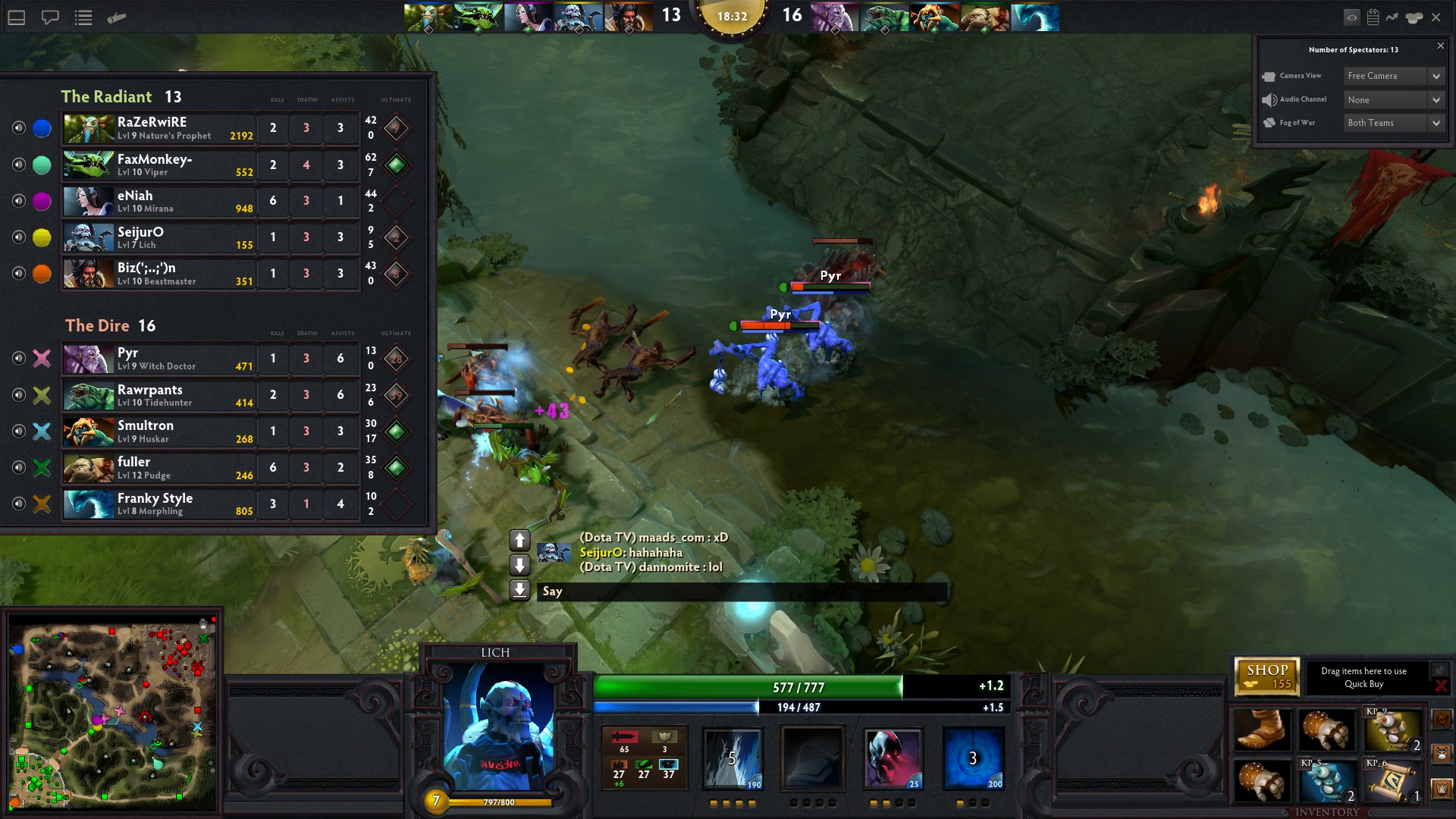Select Franky Style's Morphling scoreboard row
The height and width of the screenshot is (819, 1456).
click(159, 504)
